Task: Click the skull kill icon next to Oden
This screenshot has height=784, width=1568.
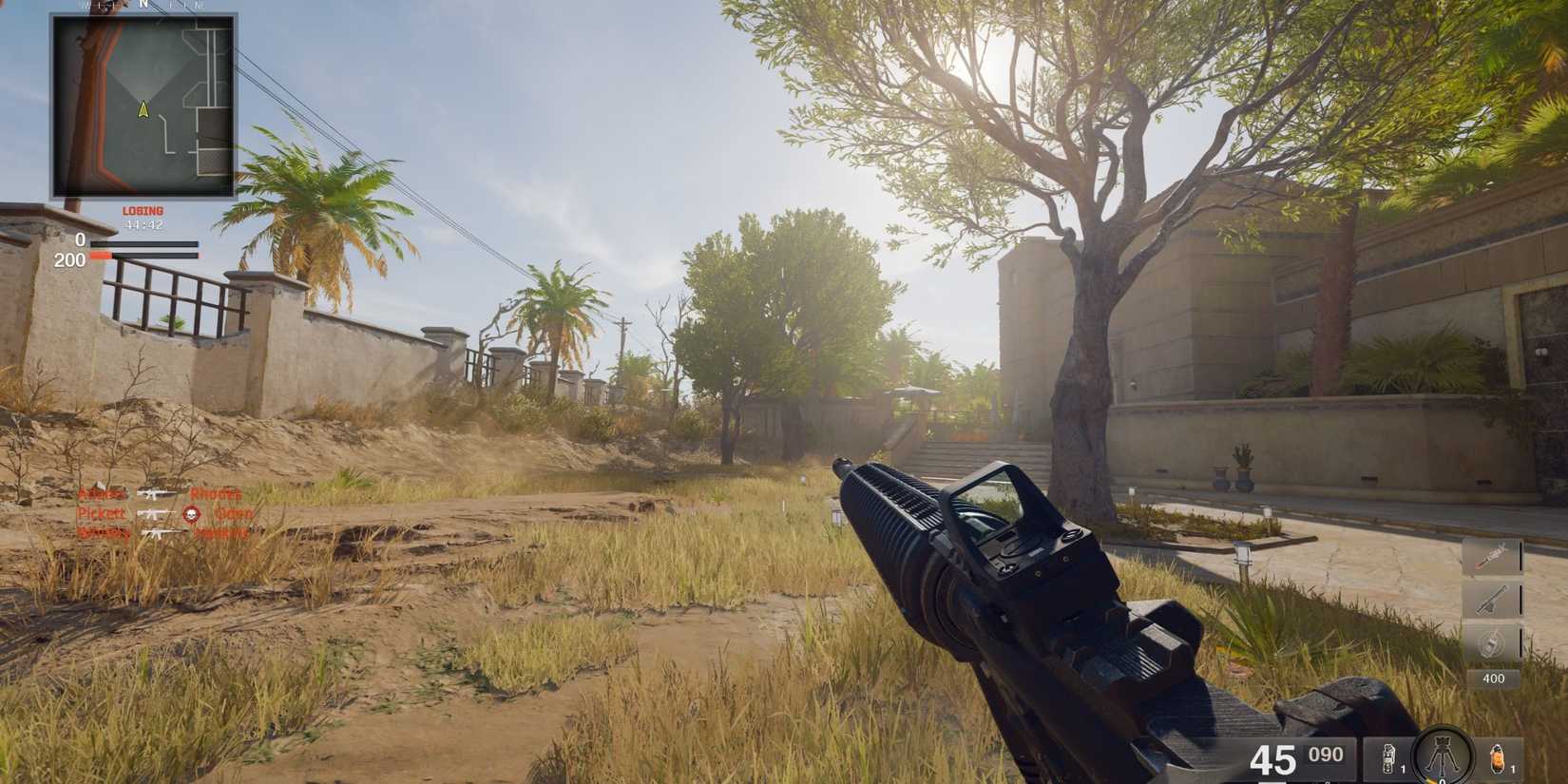Action: (189, 513)
